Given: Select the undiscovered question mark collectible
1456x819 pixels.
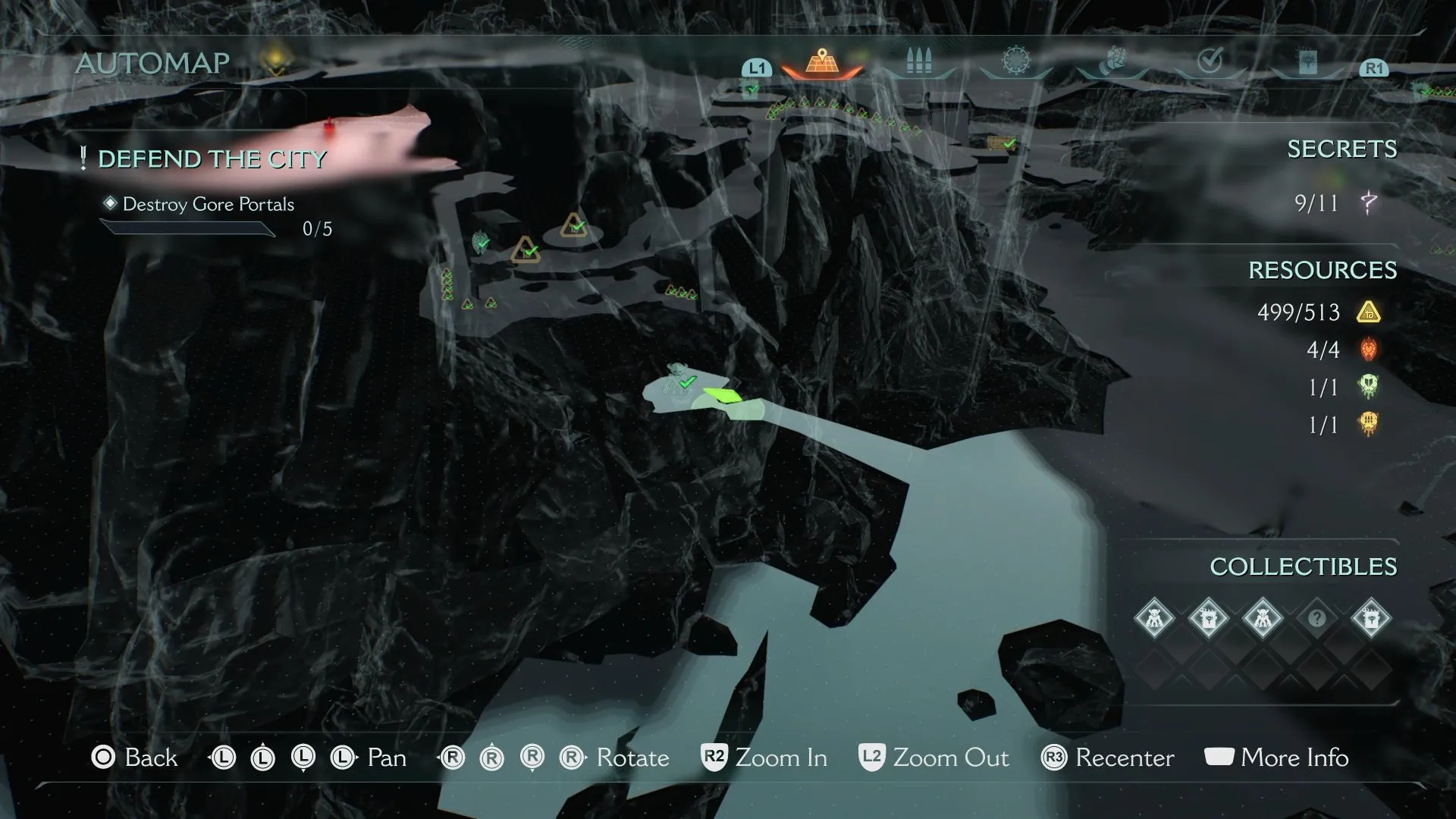Looking at the screenshot, I should pyautogui.click(x=1316, y=619).
